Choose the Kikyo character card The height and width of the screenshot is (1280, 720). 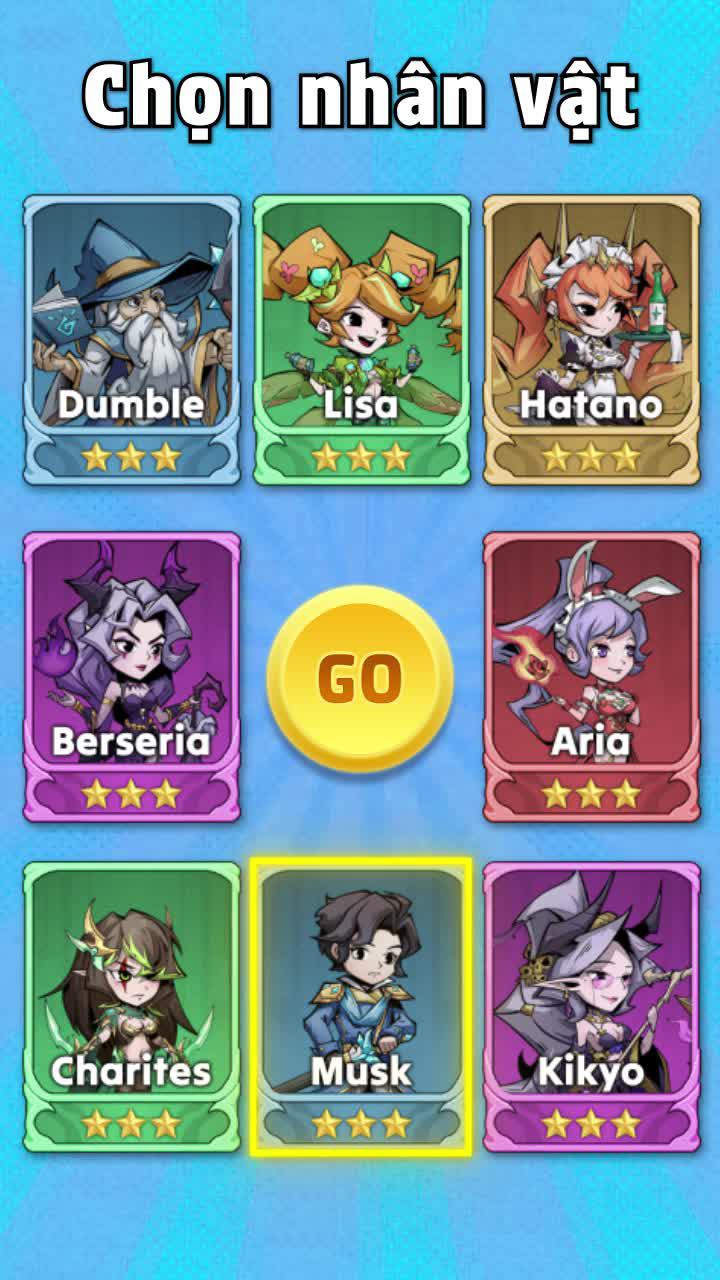point(591,1006)
